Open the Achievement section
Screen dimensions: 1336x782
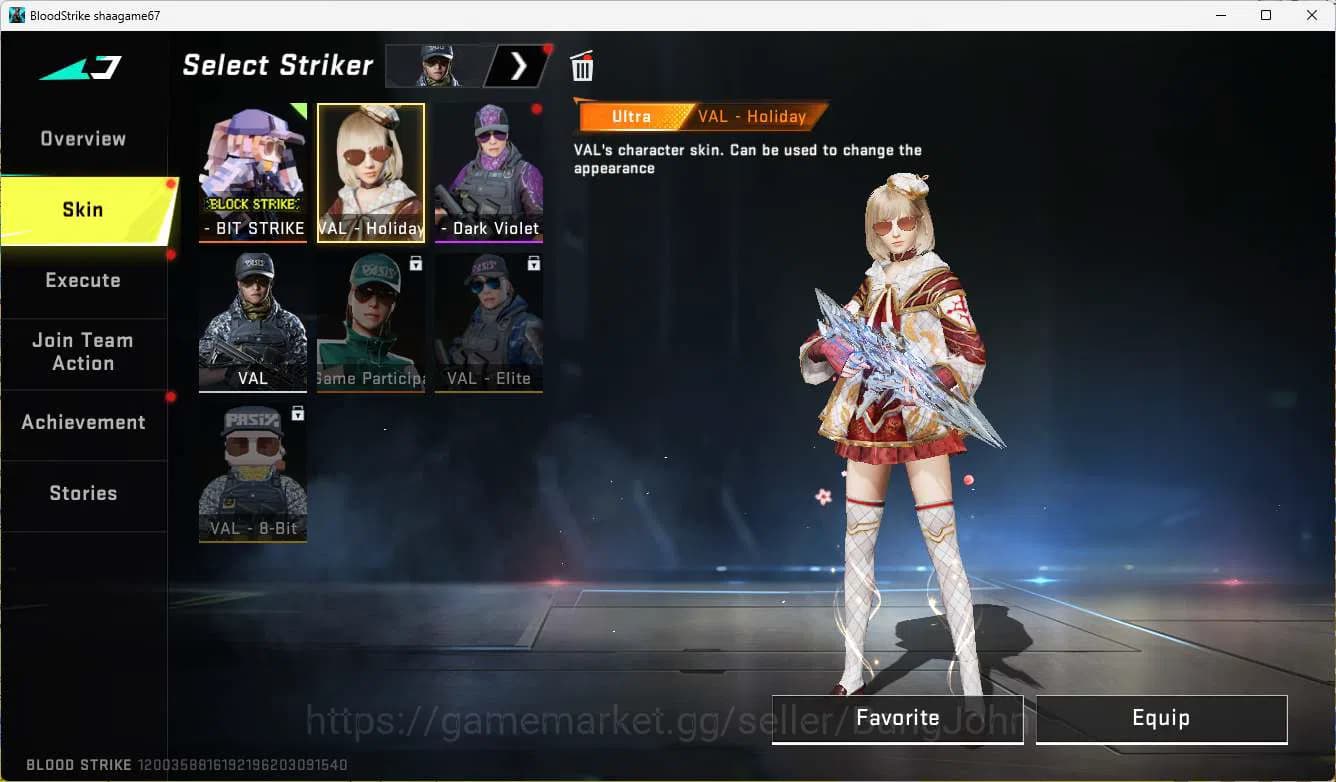point(84,422)
